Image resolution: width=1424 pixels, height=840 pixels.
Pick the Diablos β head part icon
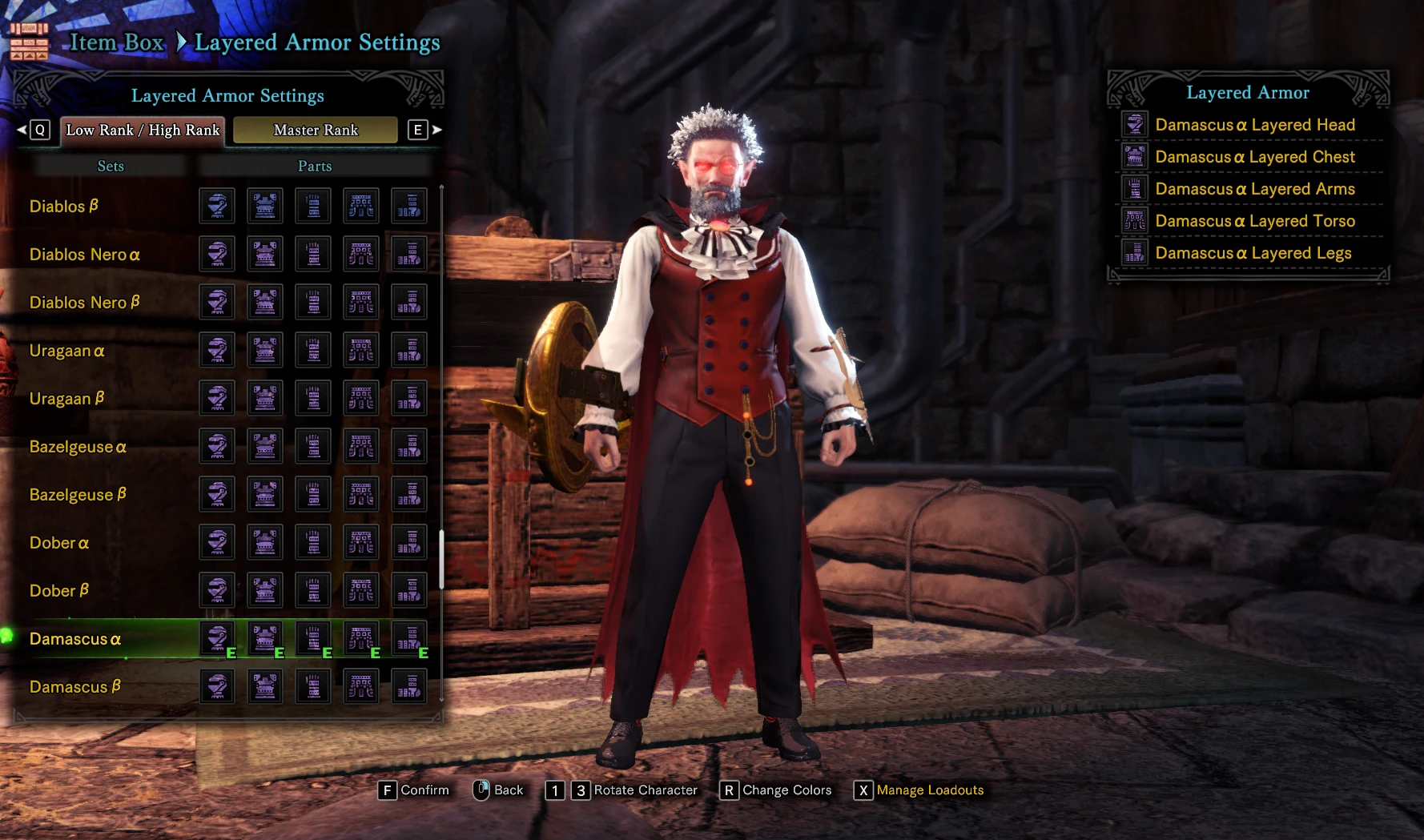(217, 206)
